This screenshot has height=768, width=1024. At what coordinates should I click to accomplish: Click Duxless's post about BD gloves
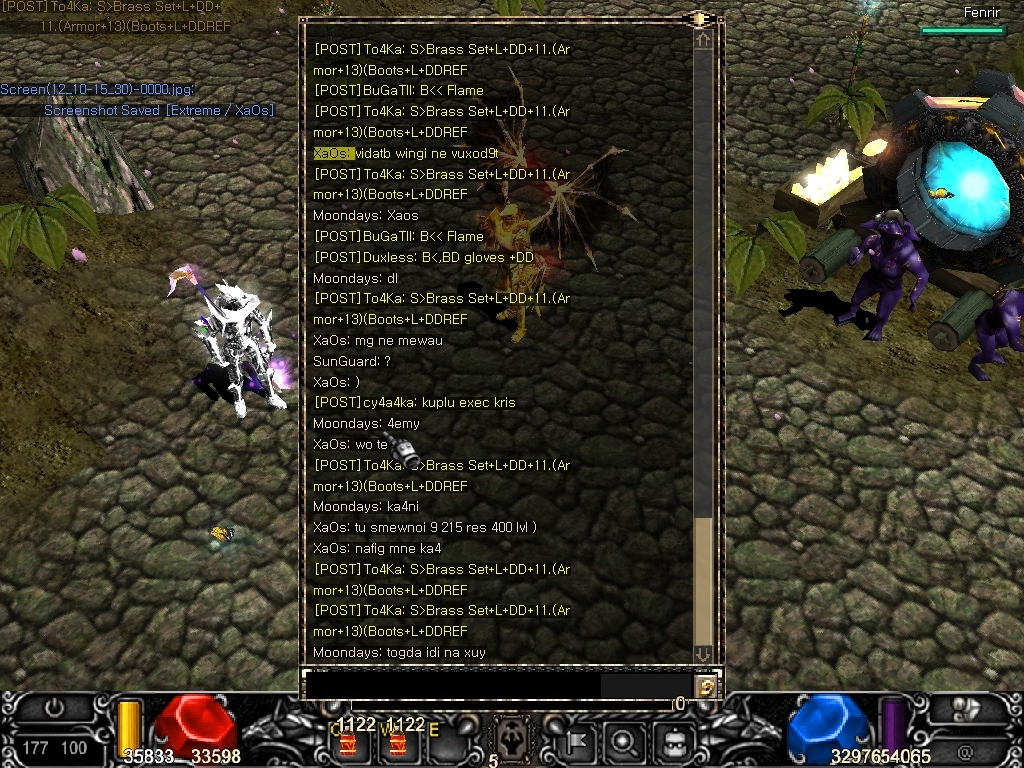424,257
